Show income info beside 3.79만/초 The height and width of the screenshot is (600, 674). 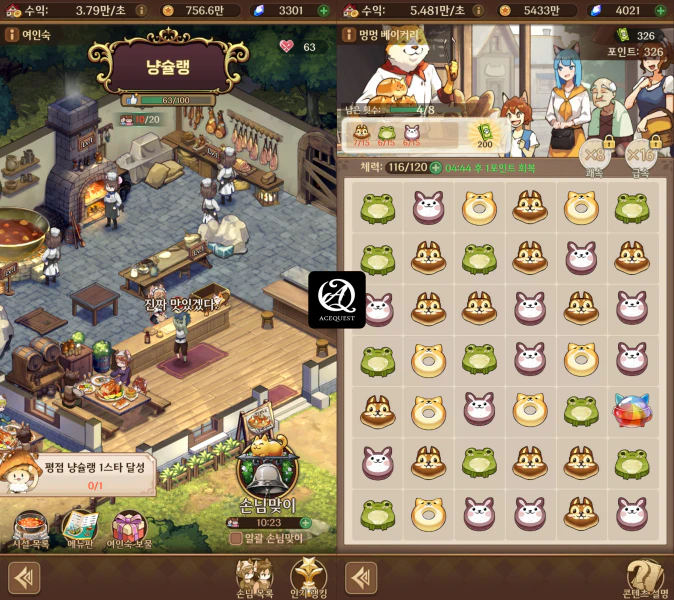[x=140, y=10]
